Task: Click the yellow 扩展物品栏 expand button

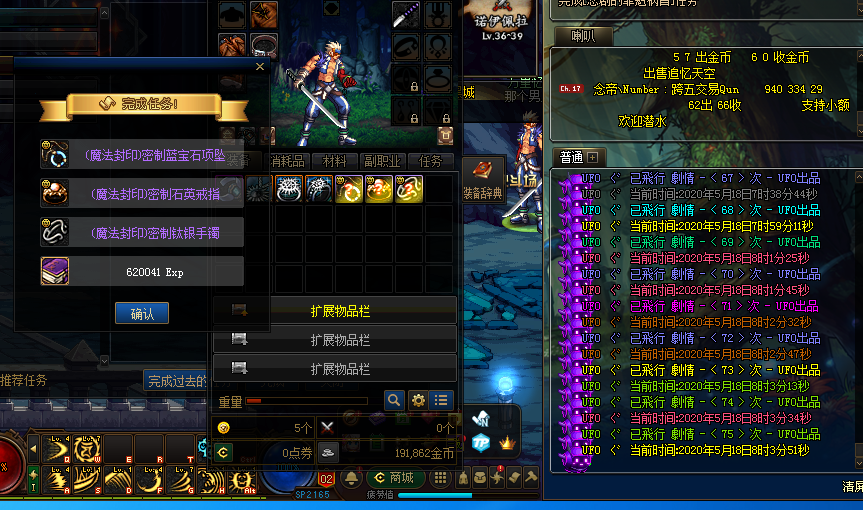Action: pyautogui.click(x=334, y=311)
